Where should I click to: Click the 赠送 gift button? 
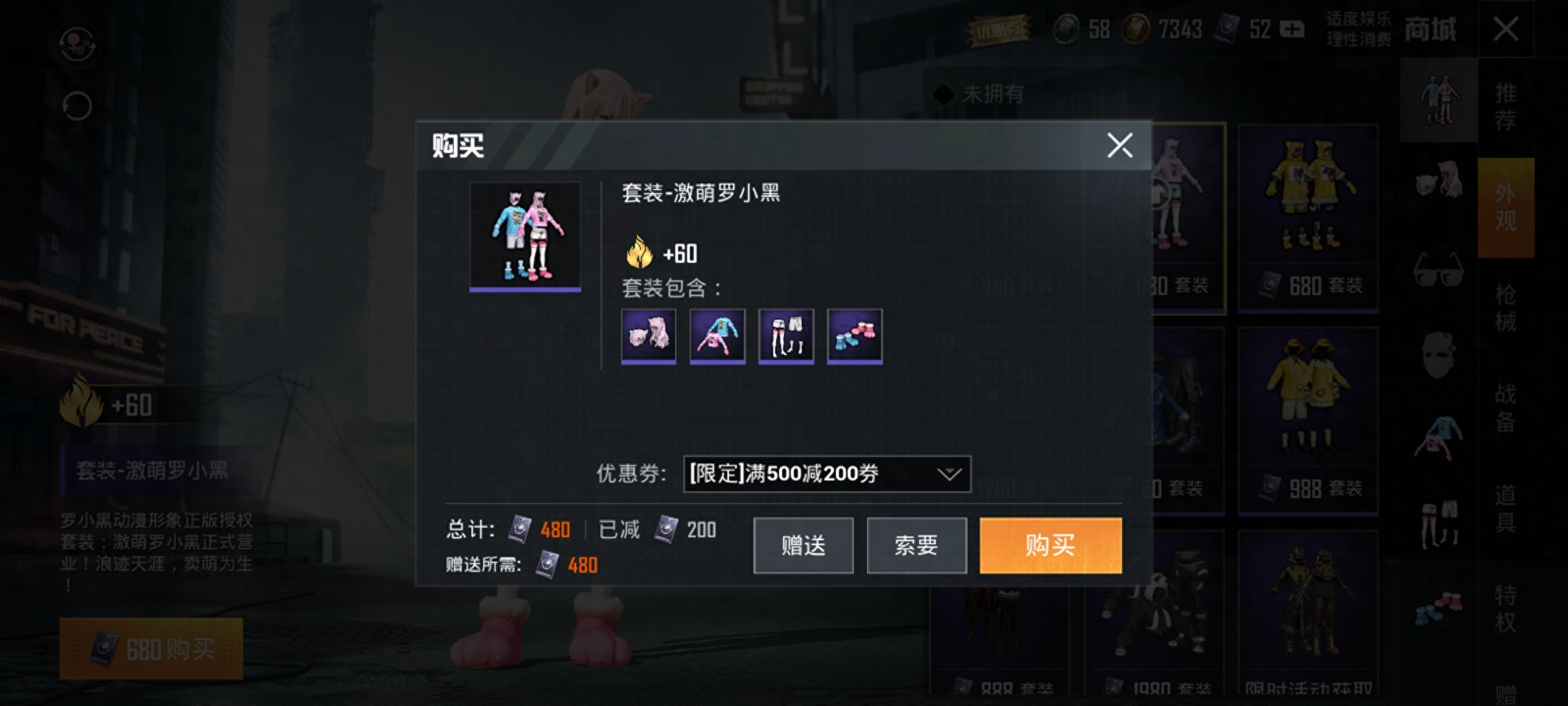[x=803, y=545]
